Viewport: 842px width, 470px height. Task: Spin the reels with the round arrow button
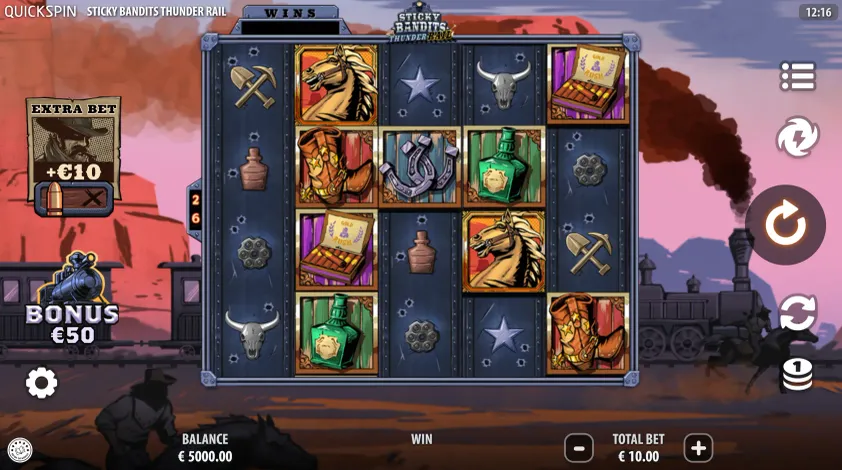tap(785, 225)
